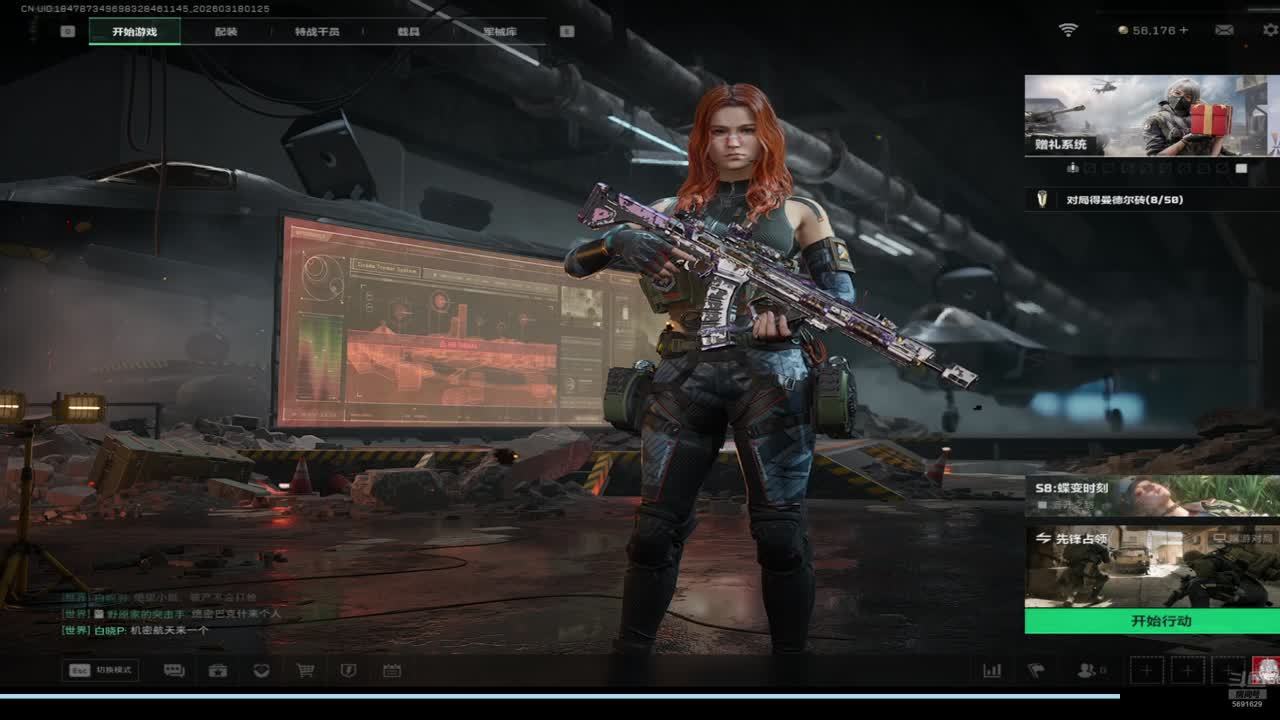This screenshot has height=720, width=1280.
Task: Open the shopping cart store icon
Action: tap(305, 671)
